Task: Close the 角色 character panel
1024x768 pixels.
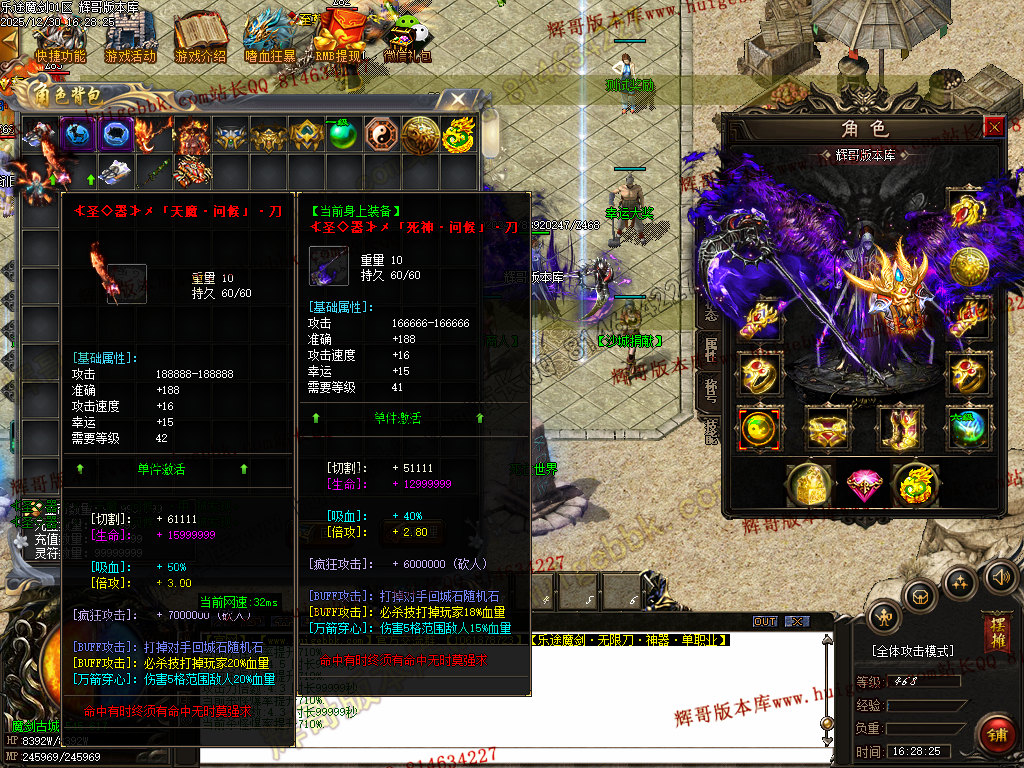Action: (994, 127)
